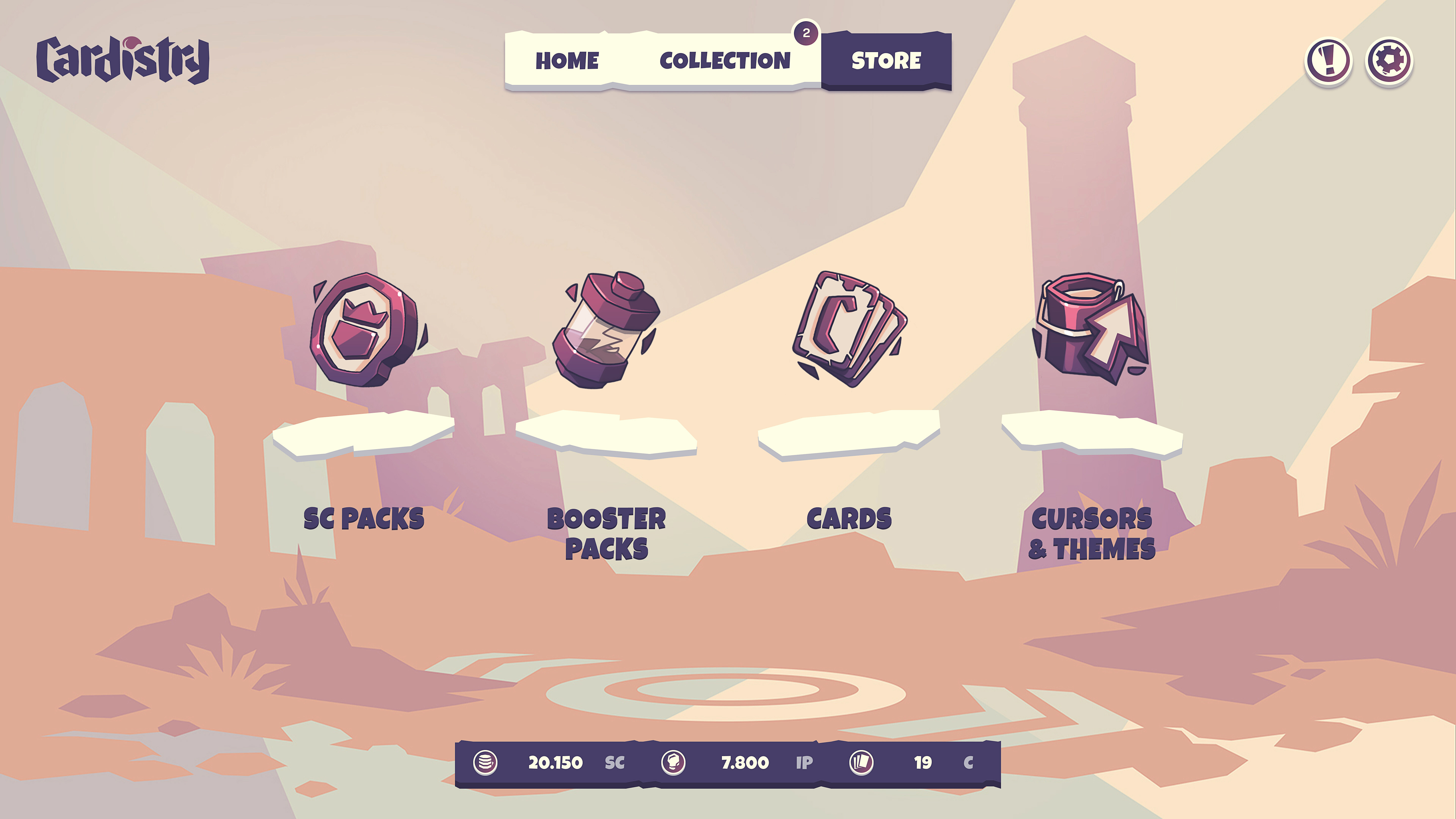Image resolution: width=1456 pixels, height=819 pixels.
Task: Click the 7.800 IP balance display
Action: [x=745, y=762]
